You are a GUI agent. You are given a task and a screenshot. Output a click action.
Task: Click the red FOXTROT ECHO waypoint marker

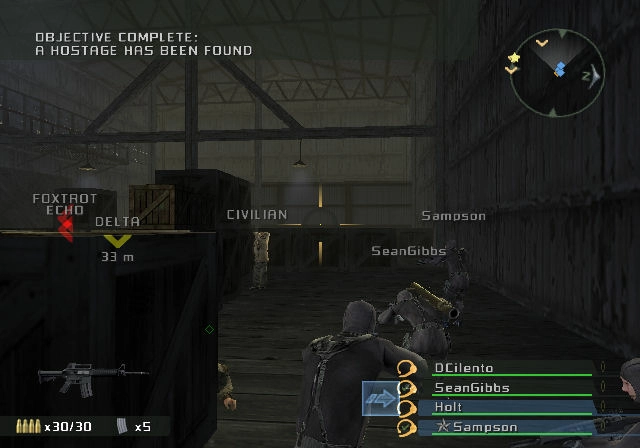coord(66,226)
